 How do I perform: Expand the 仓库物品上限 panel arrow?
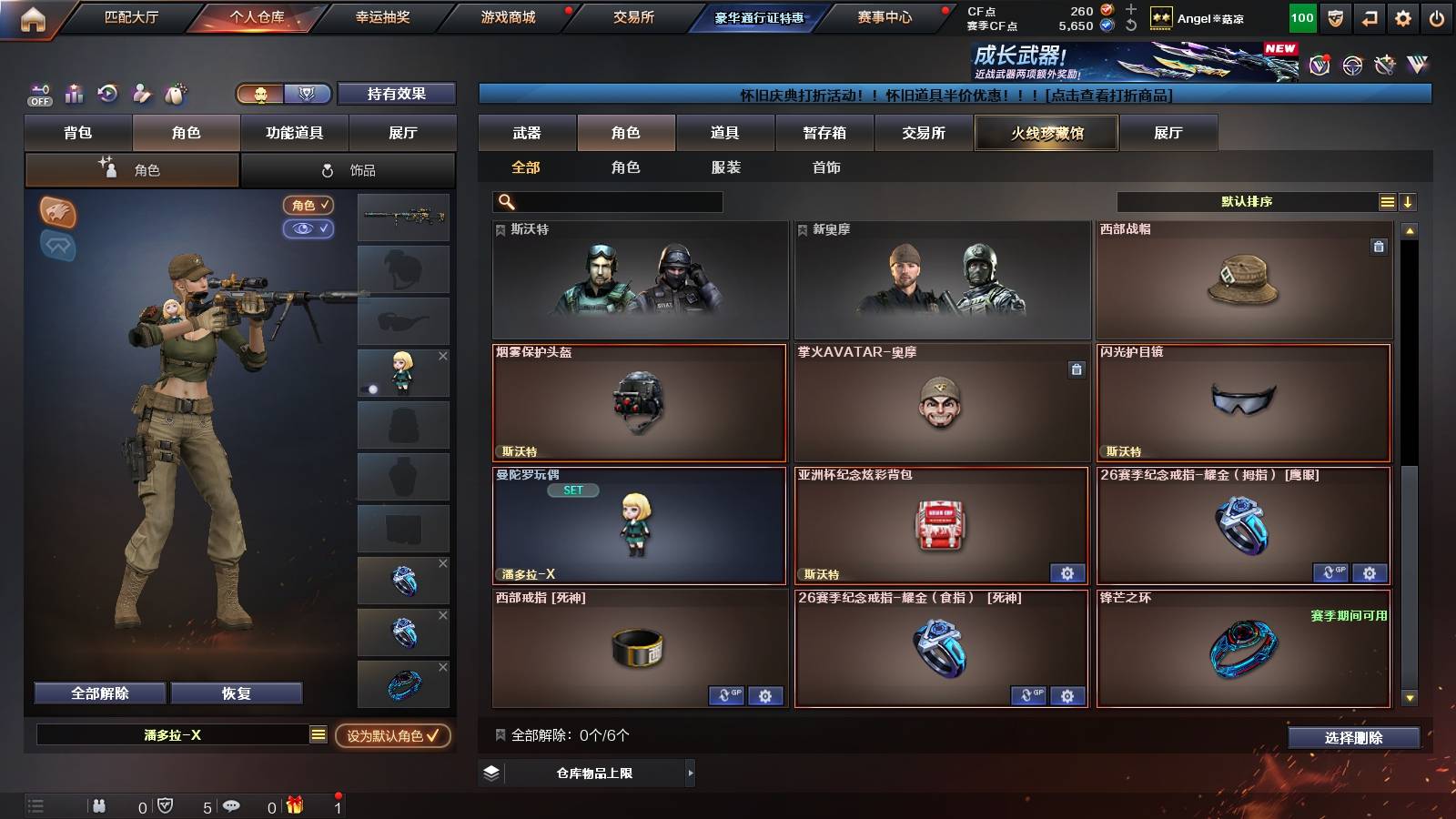coord(690,773)
